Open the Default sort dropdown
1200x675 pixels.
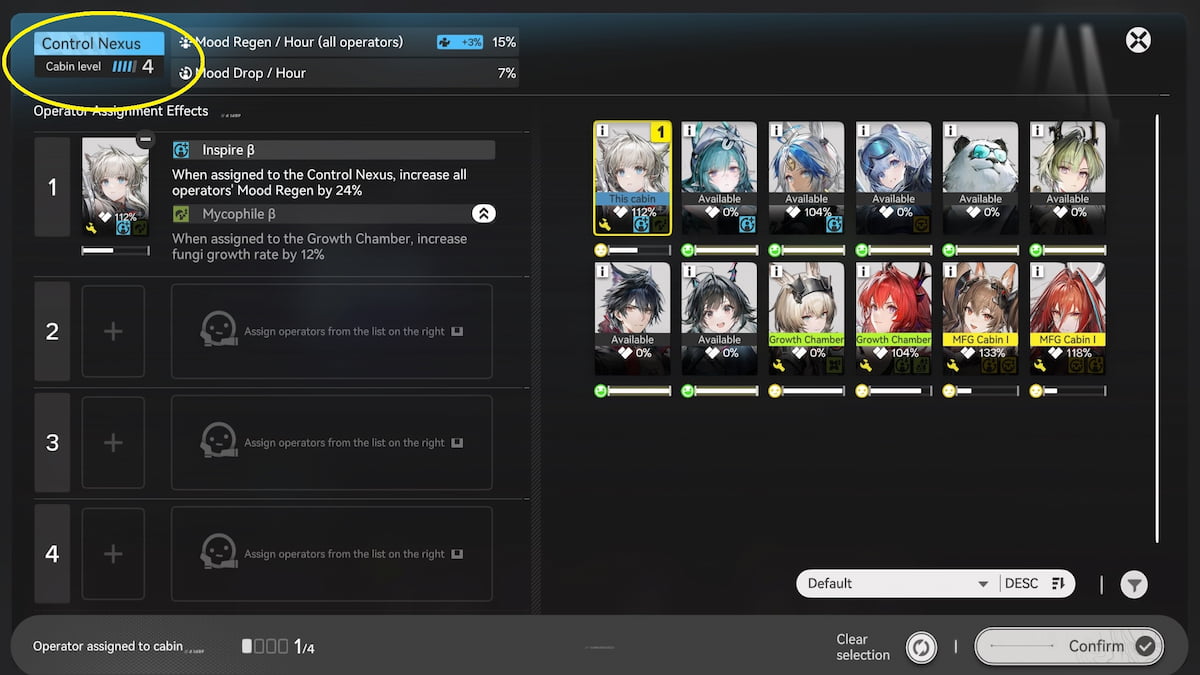895,584
